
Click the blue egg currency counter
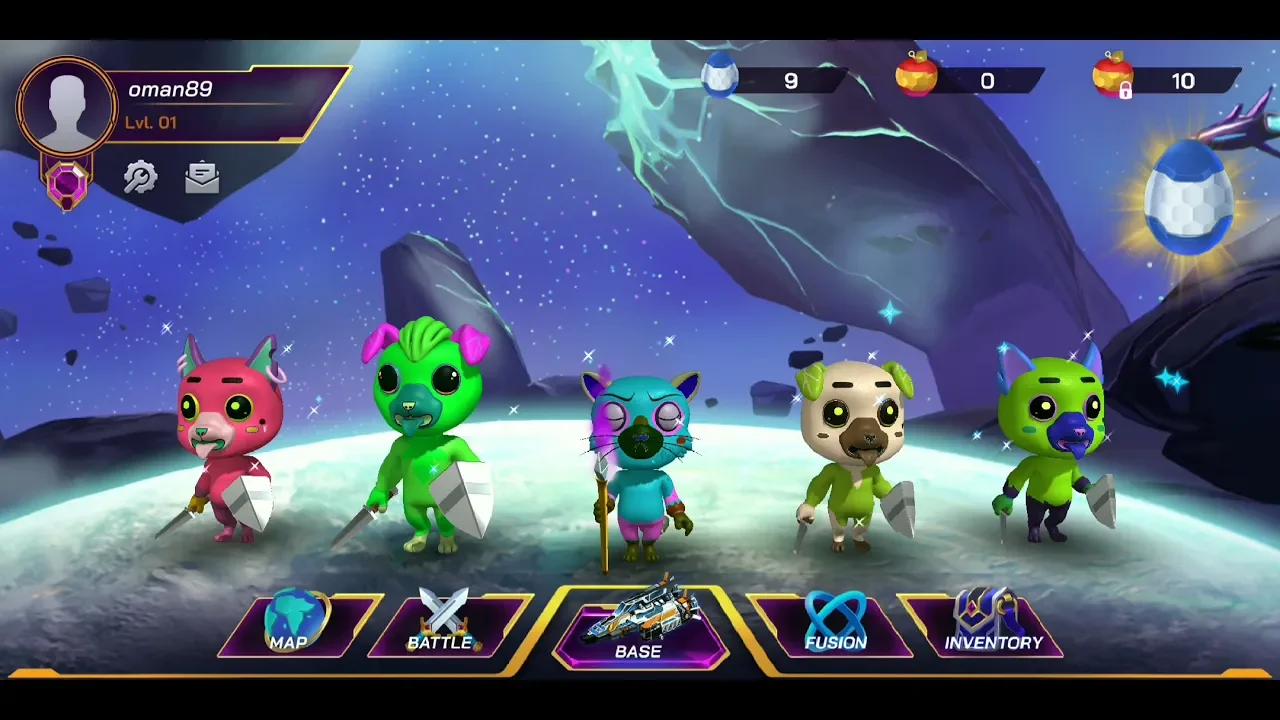pos(772,80)
